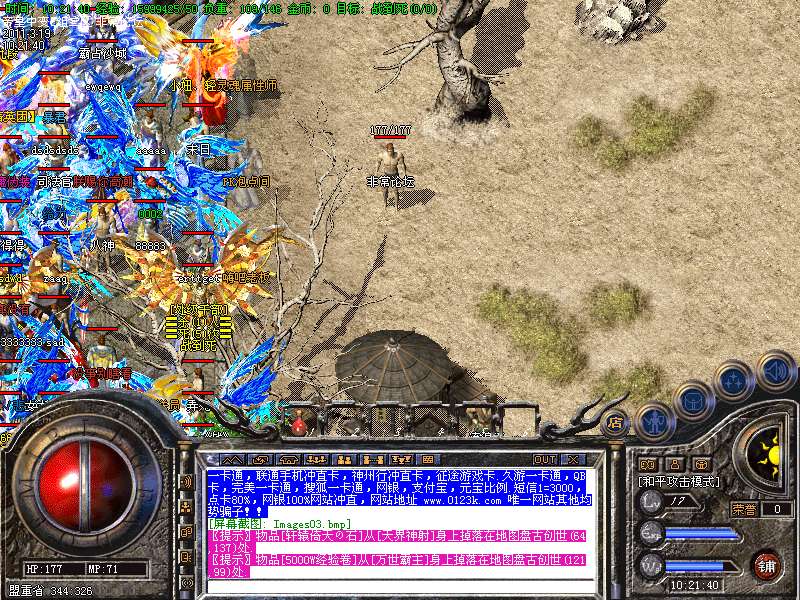Click the person icon above the attack mode
The image size is (800, 600).
[675, 464]
